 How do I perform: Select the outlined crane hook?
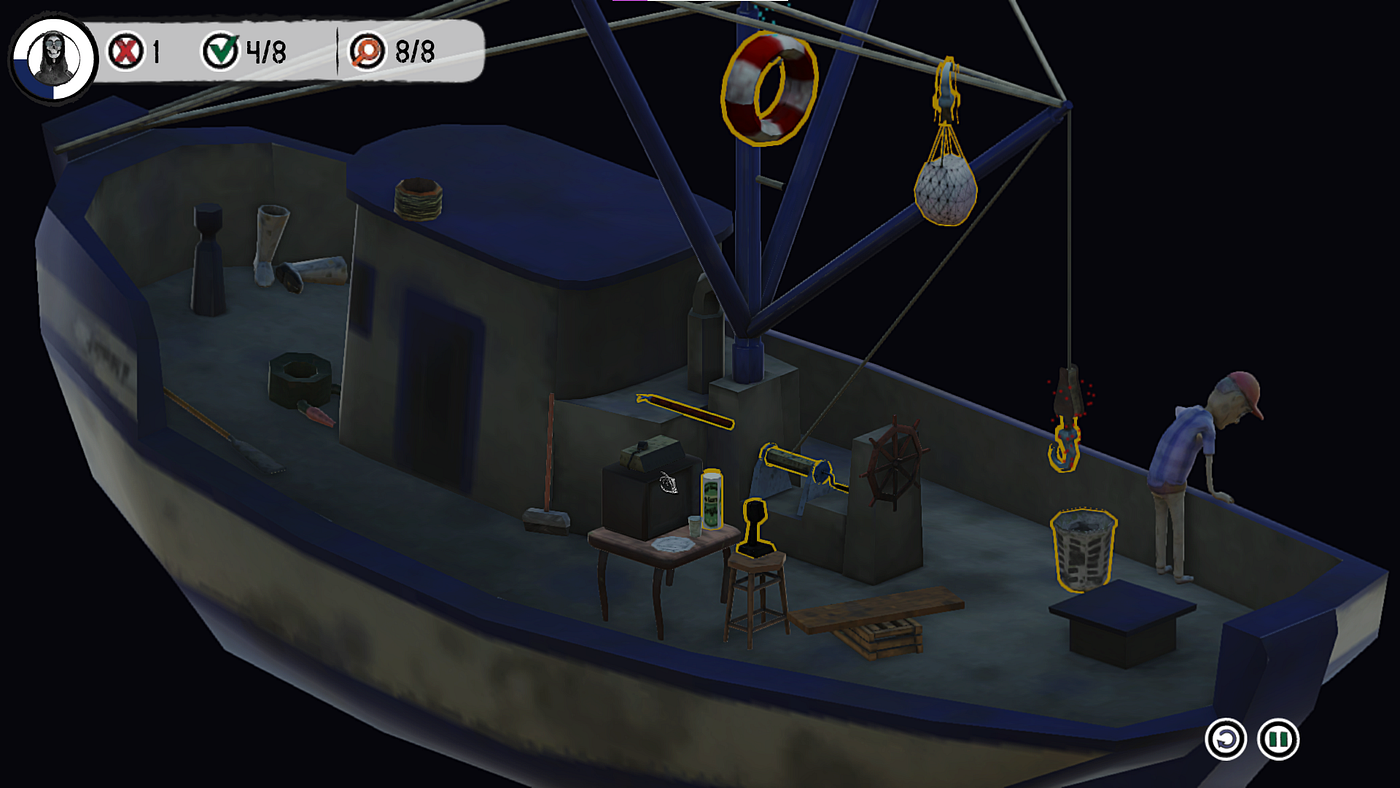coord(1066,443)
